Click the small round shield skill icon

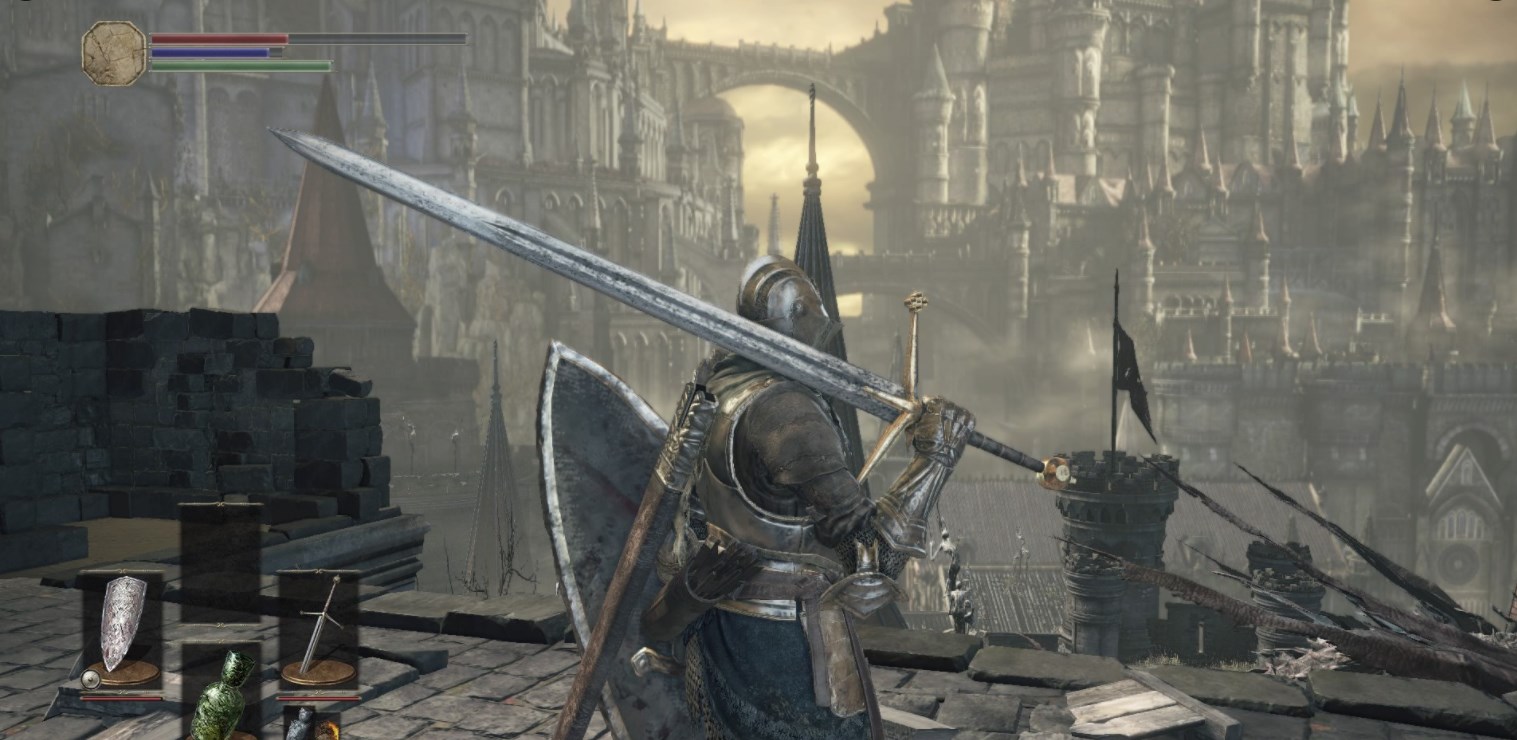click(90, 680)
